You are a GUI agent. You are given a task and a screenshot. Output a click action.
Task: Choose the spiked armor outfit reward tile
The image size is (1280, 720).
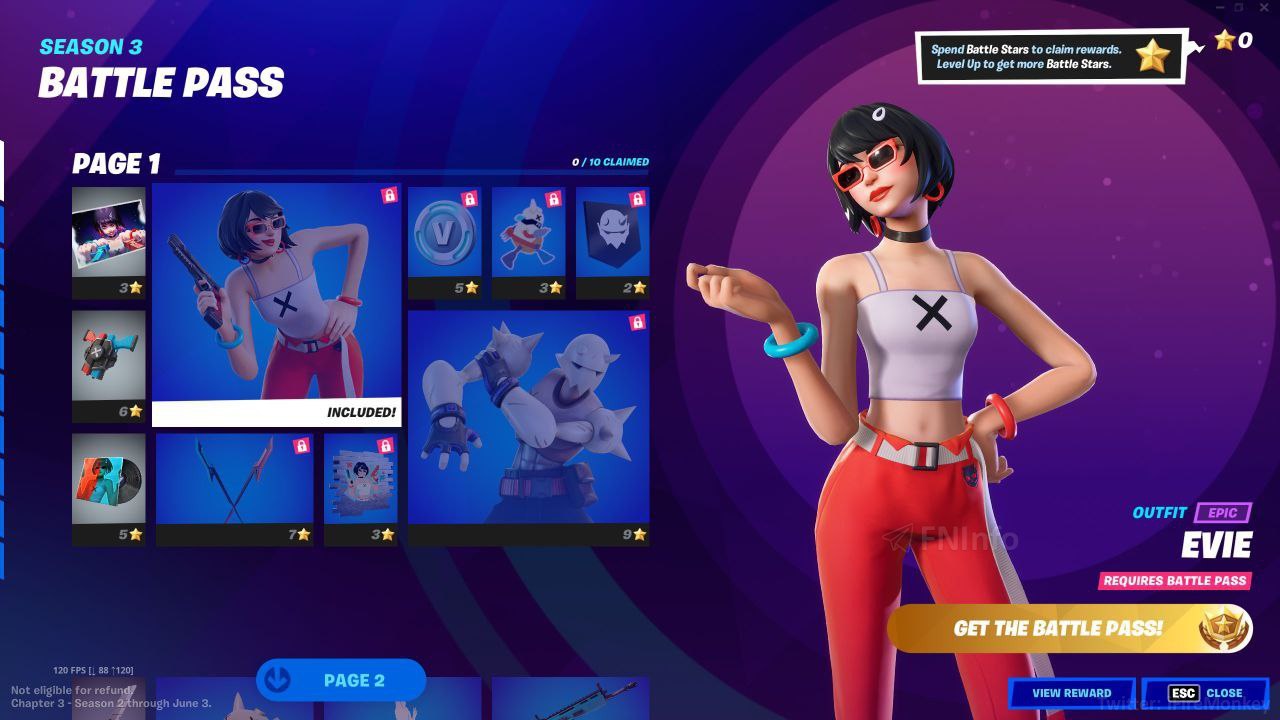tap(528, 427)
